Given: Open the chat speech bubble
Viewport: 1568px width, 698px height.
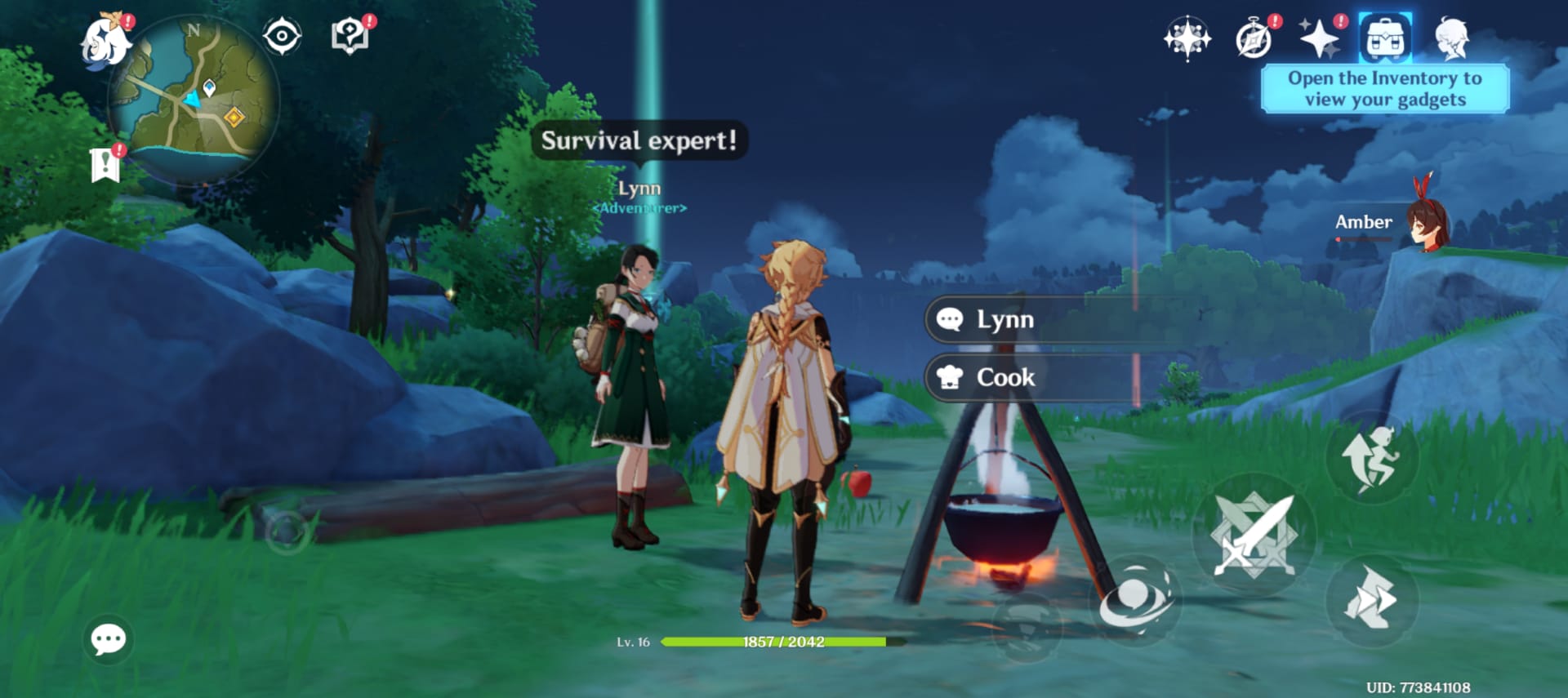Looking at the screenshot, I should tap(109, 638).
